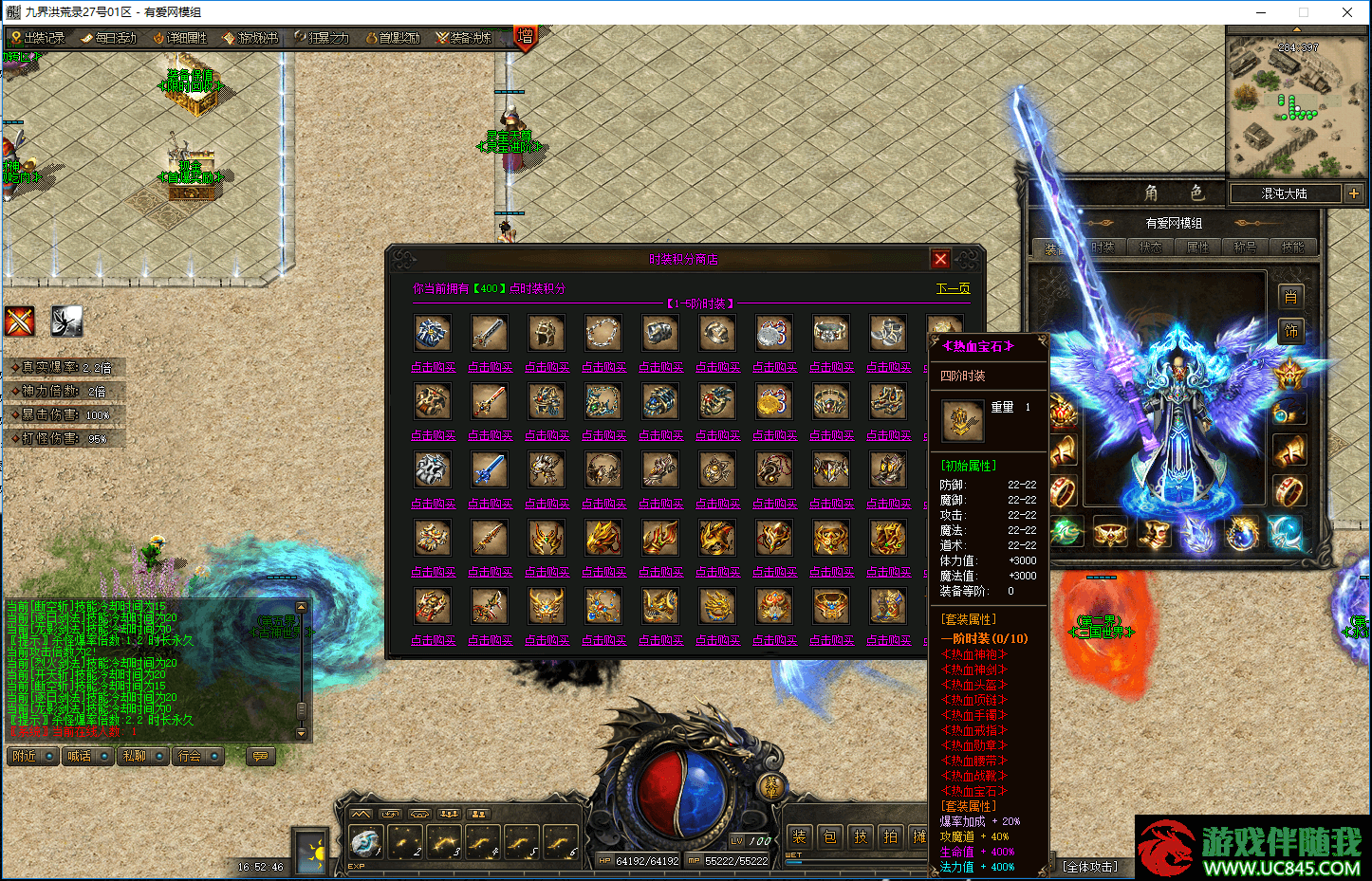1372x881 pixels.
Task: Show 详细属性 detailed attributes
Action: point(179,38)
